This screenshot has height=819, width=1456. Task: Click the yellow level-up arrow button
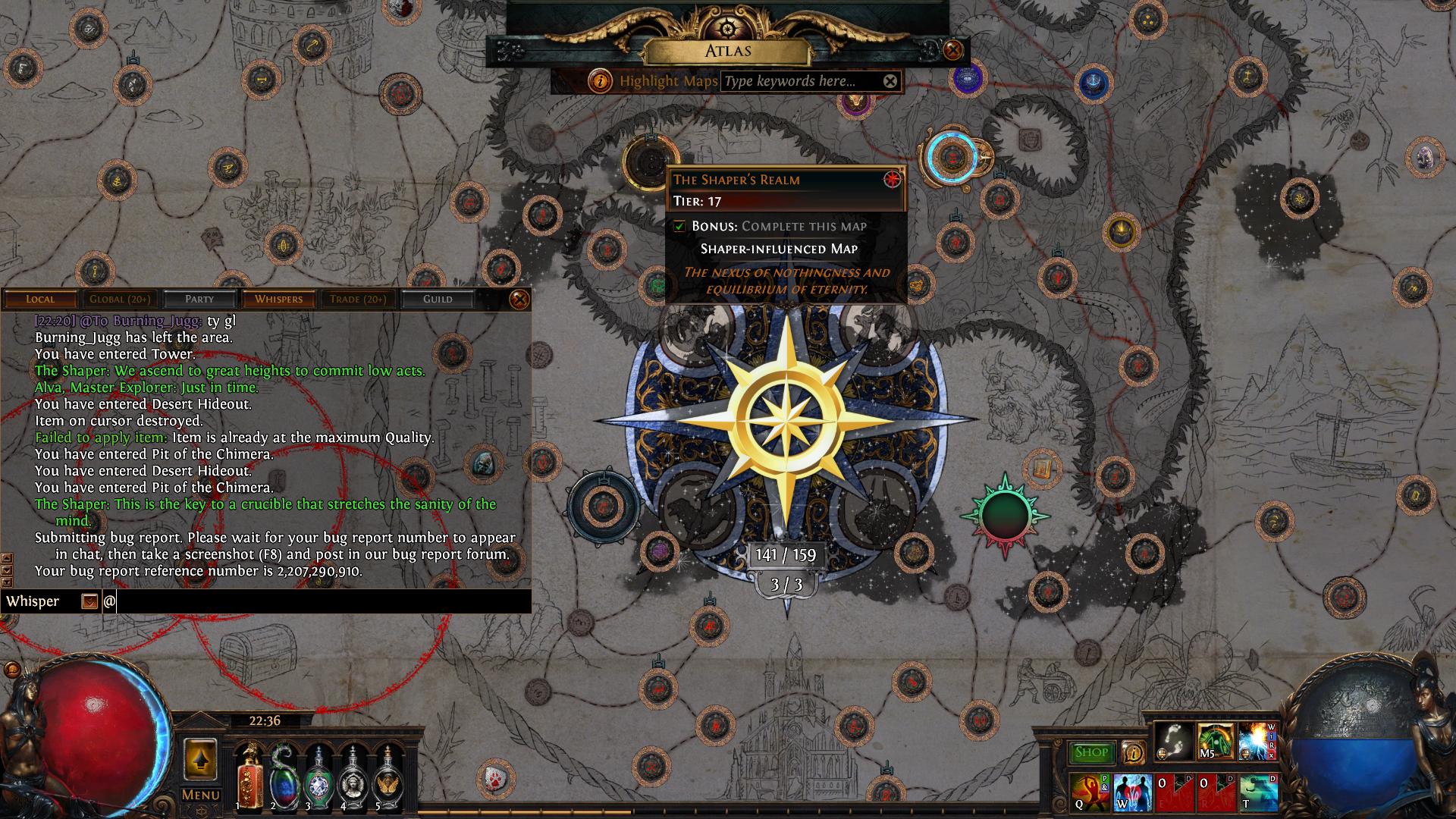coord(200,759)
